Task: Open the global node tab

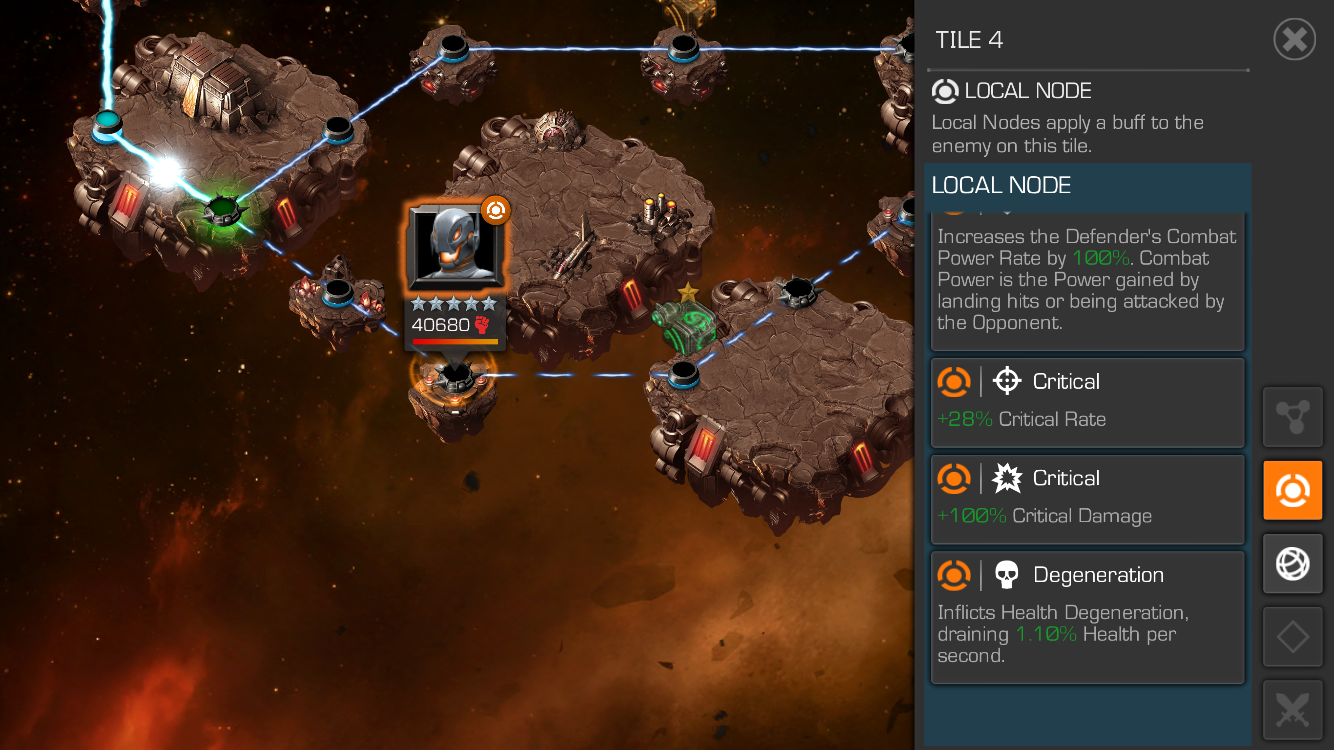Action: 1292,564
